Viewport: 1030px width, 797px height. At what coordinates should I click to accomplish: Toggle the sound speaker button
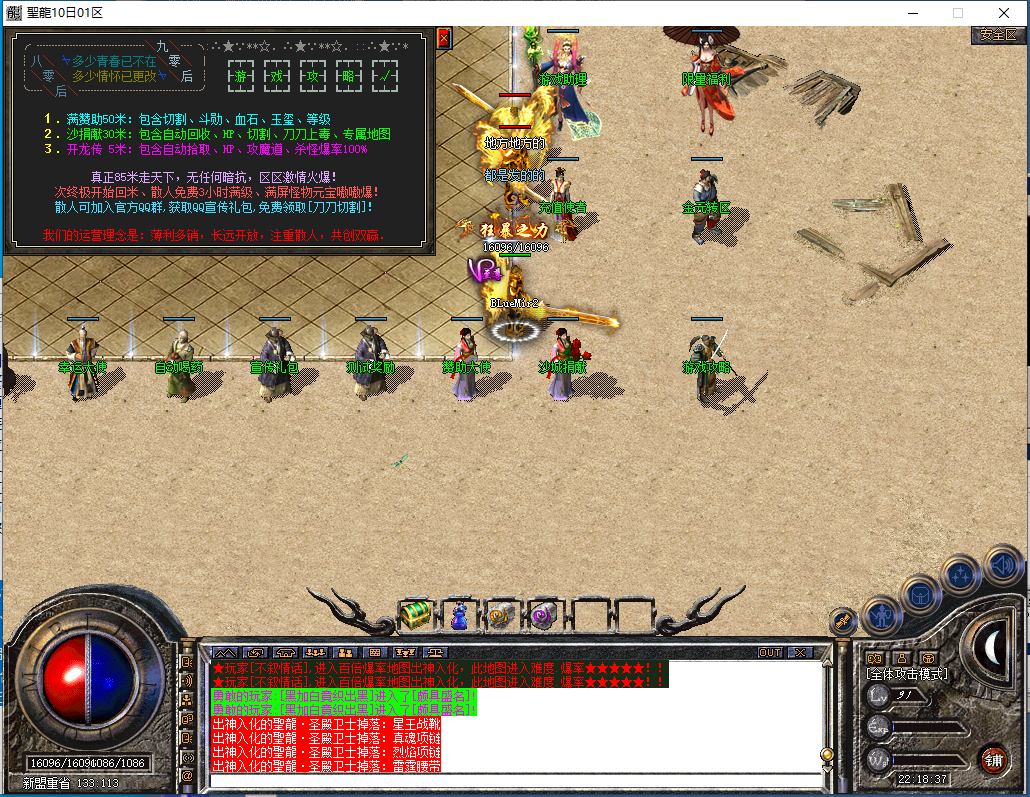point(1002,564)
